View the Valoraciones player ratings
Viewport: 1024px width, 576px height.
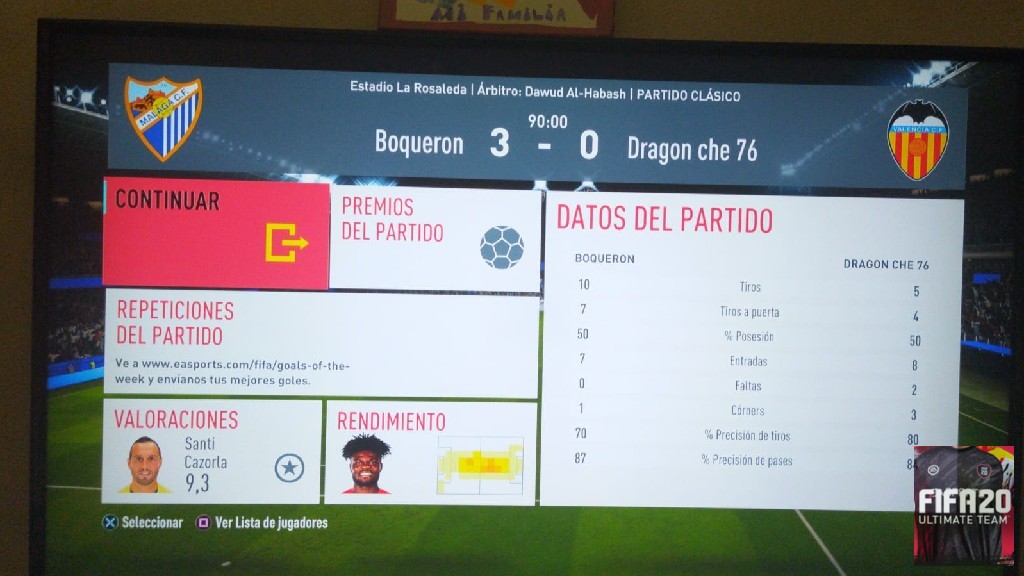[x=212, y=451]
